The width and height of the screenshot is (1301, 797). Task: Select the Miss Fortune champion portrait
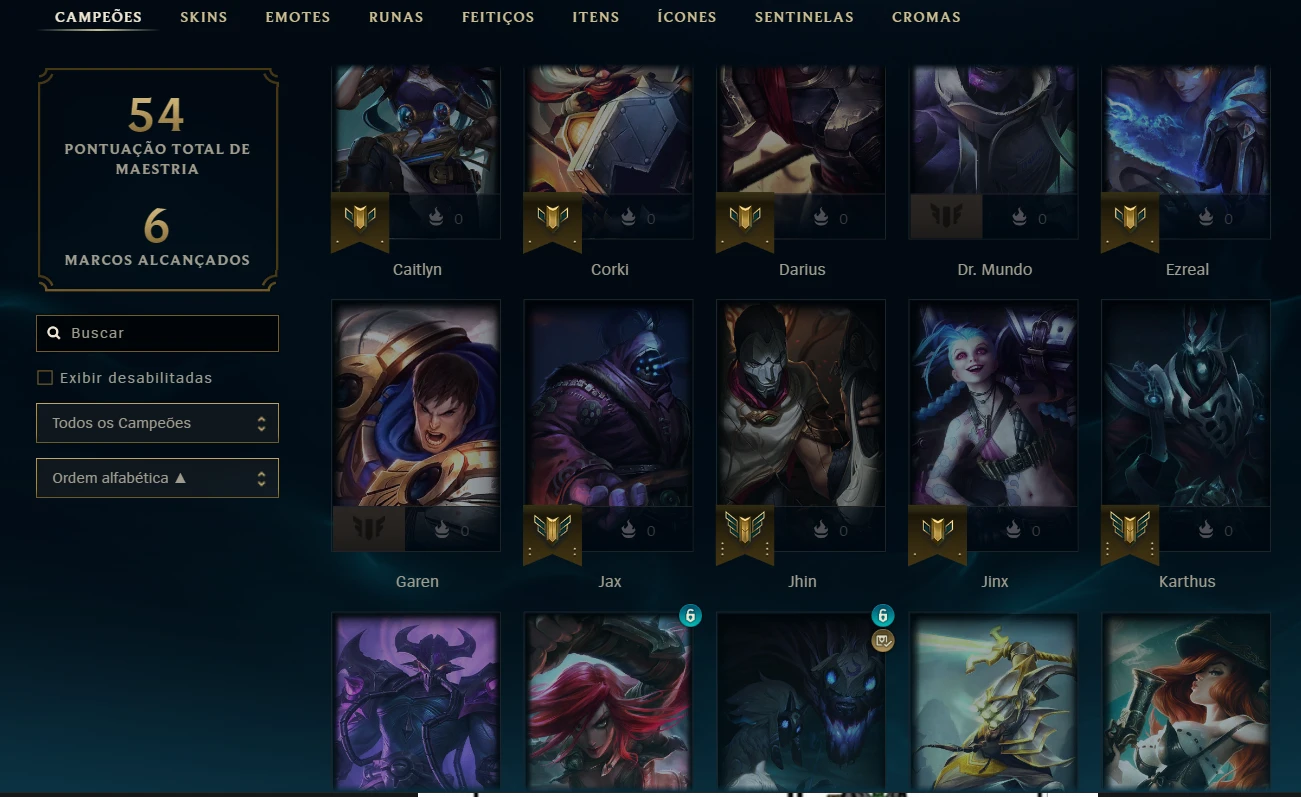(1185, 700)
